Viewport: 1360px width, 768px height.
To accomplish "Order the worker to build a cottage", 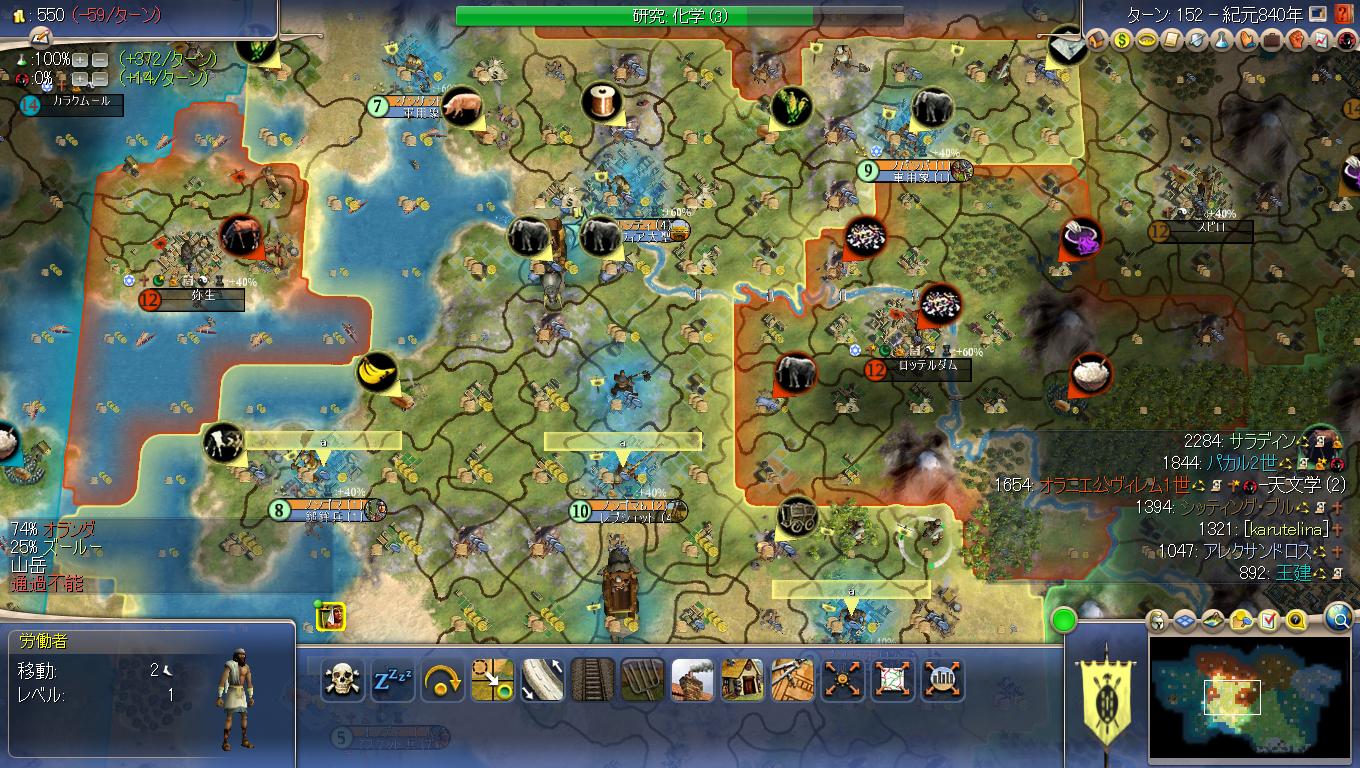I will [742, 678].
